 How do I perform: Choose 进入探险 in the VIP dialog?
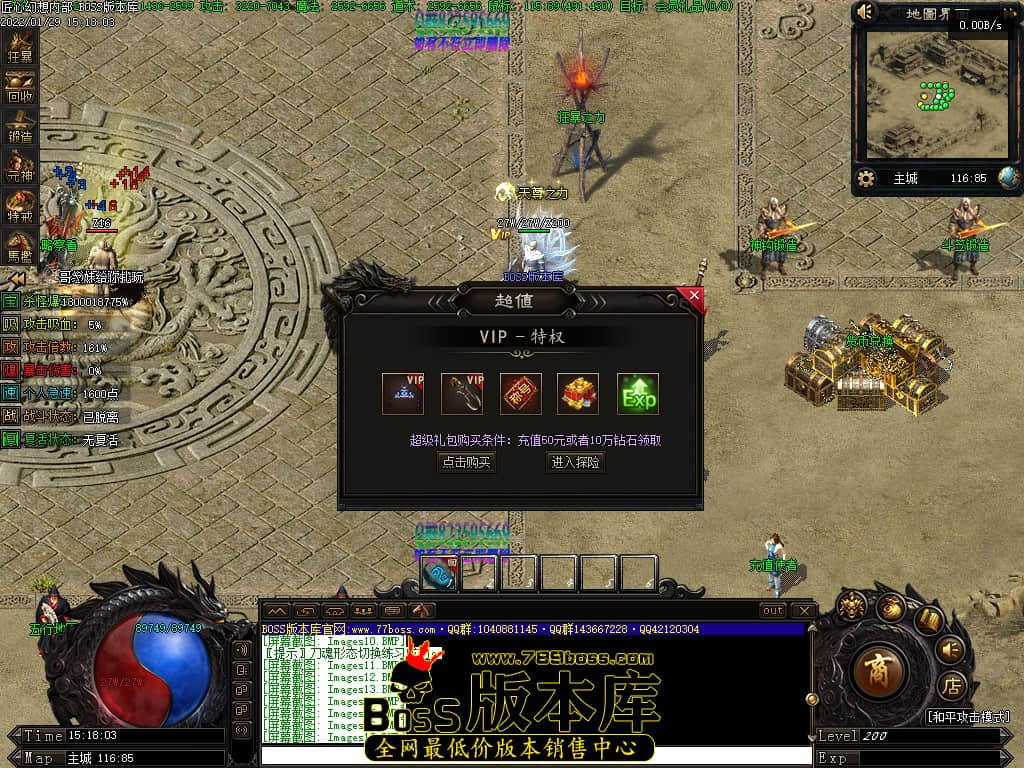[575, 462]
